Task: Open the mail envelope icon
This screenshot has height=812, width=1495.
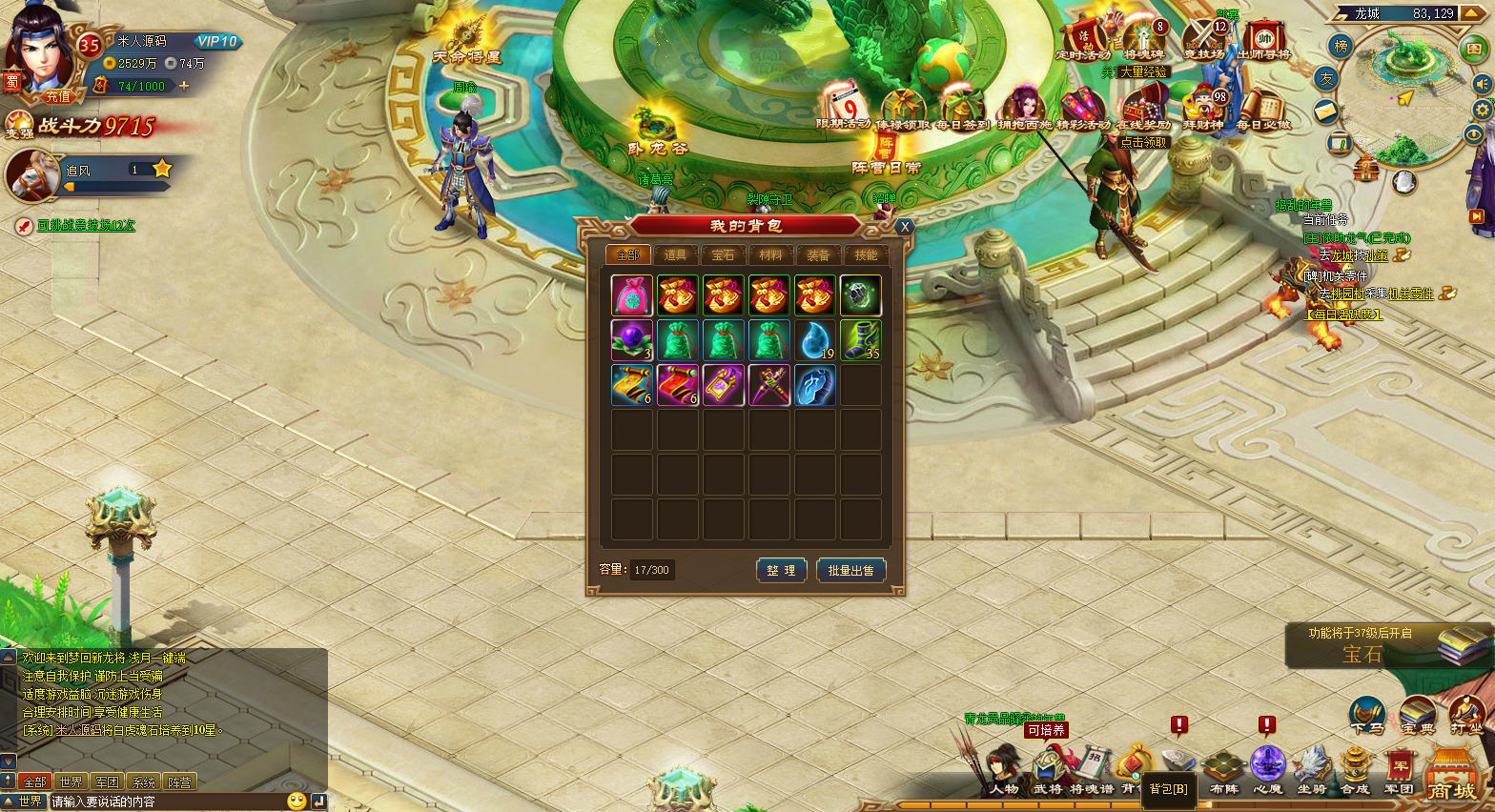Action: click(x=1326, y=112)
